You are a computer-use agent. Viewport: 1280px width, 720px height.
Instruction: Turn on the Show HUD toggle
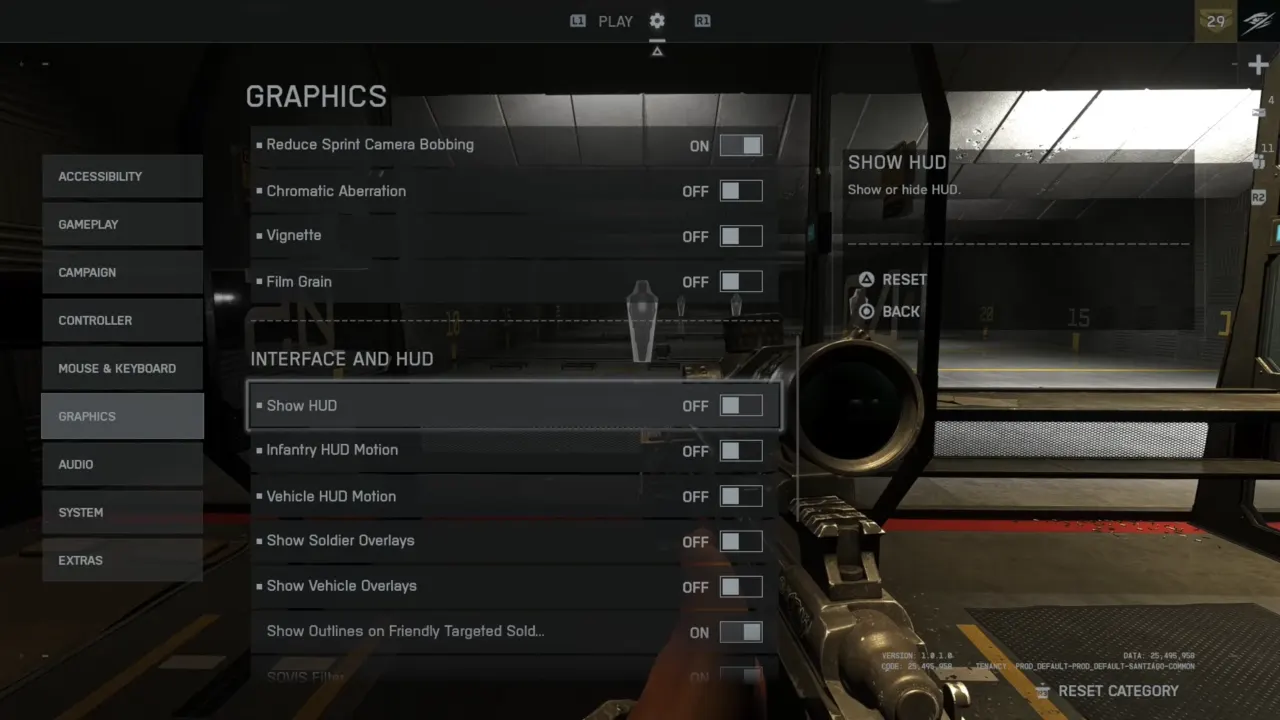pyautogui.click(x=741, y=406)
